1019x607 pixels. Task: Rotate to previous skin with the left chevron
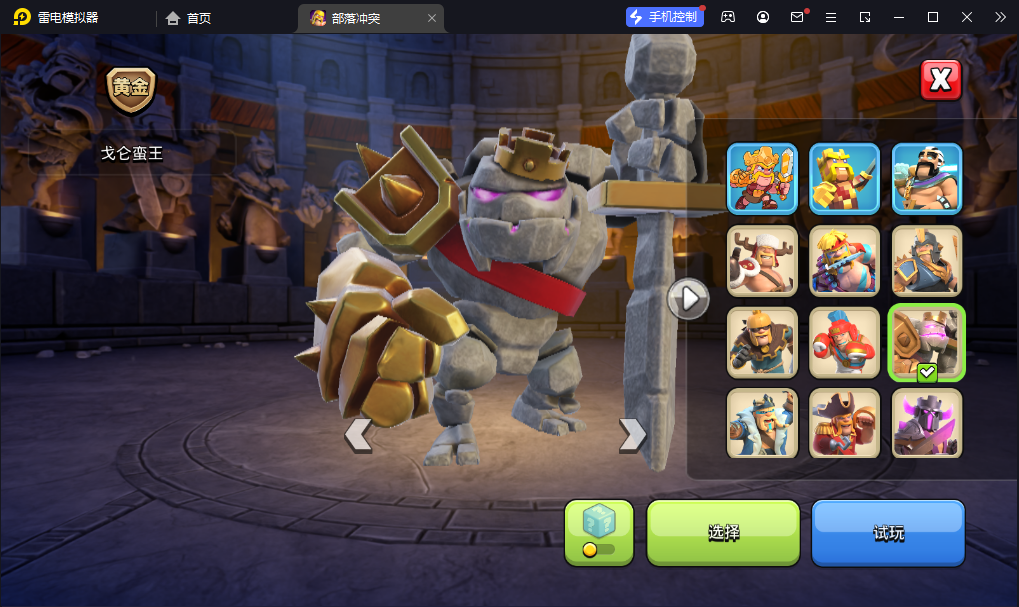pyautogui.click(x=358, y=434)
